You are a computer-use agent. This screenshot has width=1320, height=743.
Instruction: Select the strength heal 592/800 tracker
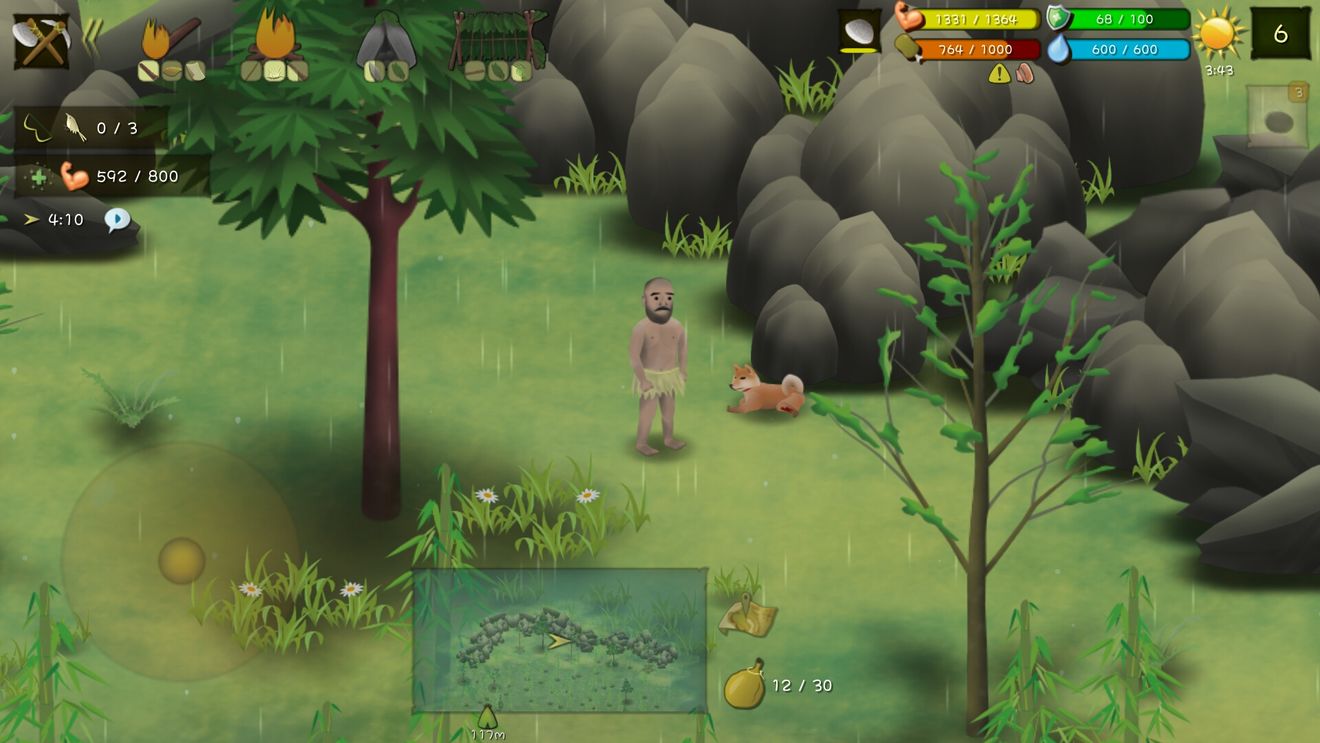click(110, 176)
